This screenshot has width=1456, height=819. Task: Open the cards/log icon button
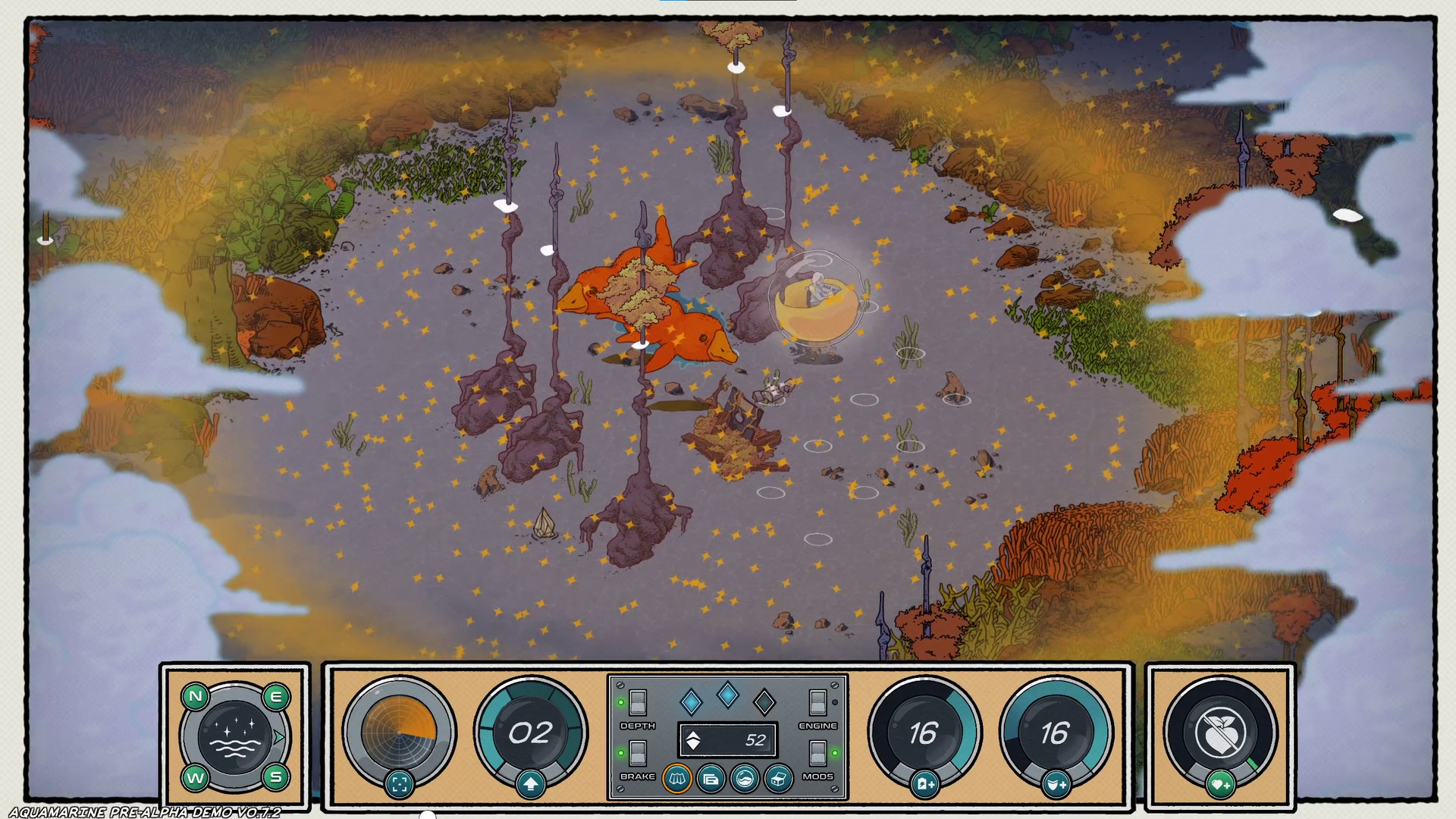click(x=711, y=779)
